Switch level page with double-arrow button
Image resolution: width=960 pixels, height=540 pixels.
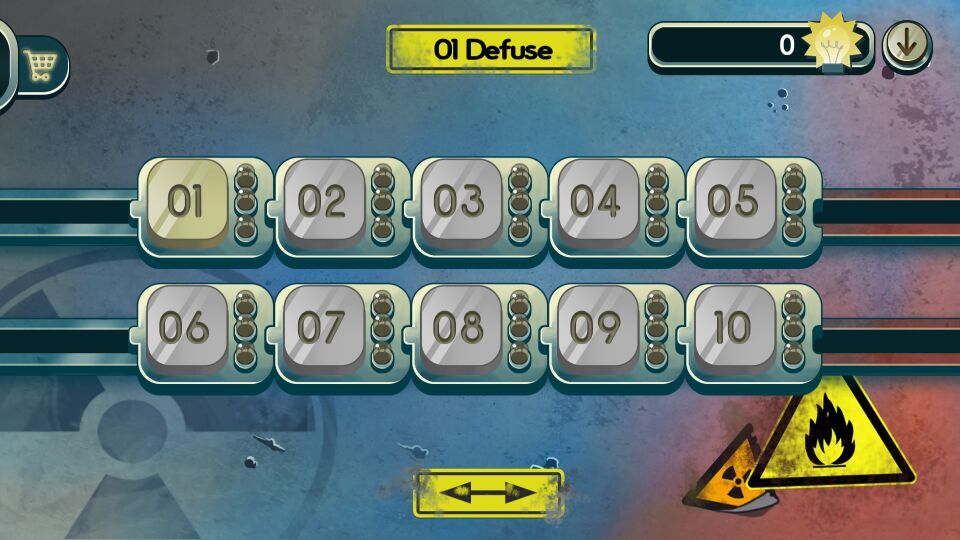coord(489,492)
